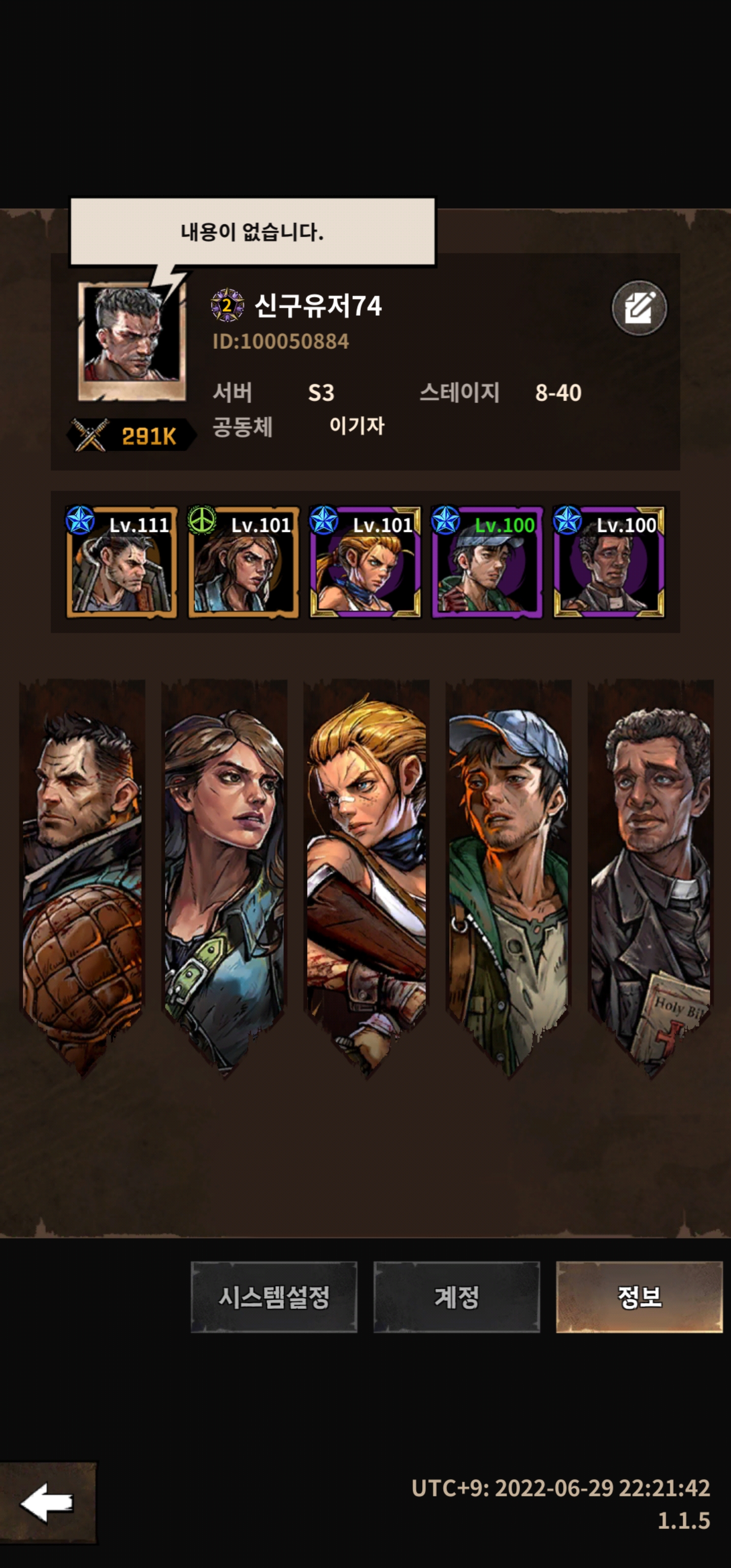Select the 정보 tab
Screen dimensions: 731x1568
click(x=639, y=1296)
